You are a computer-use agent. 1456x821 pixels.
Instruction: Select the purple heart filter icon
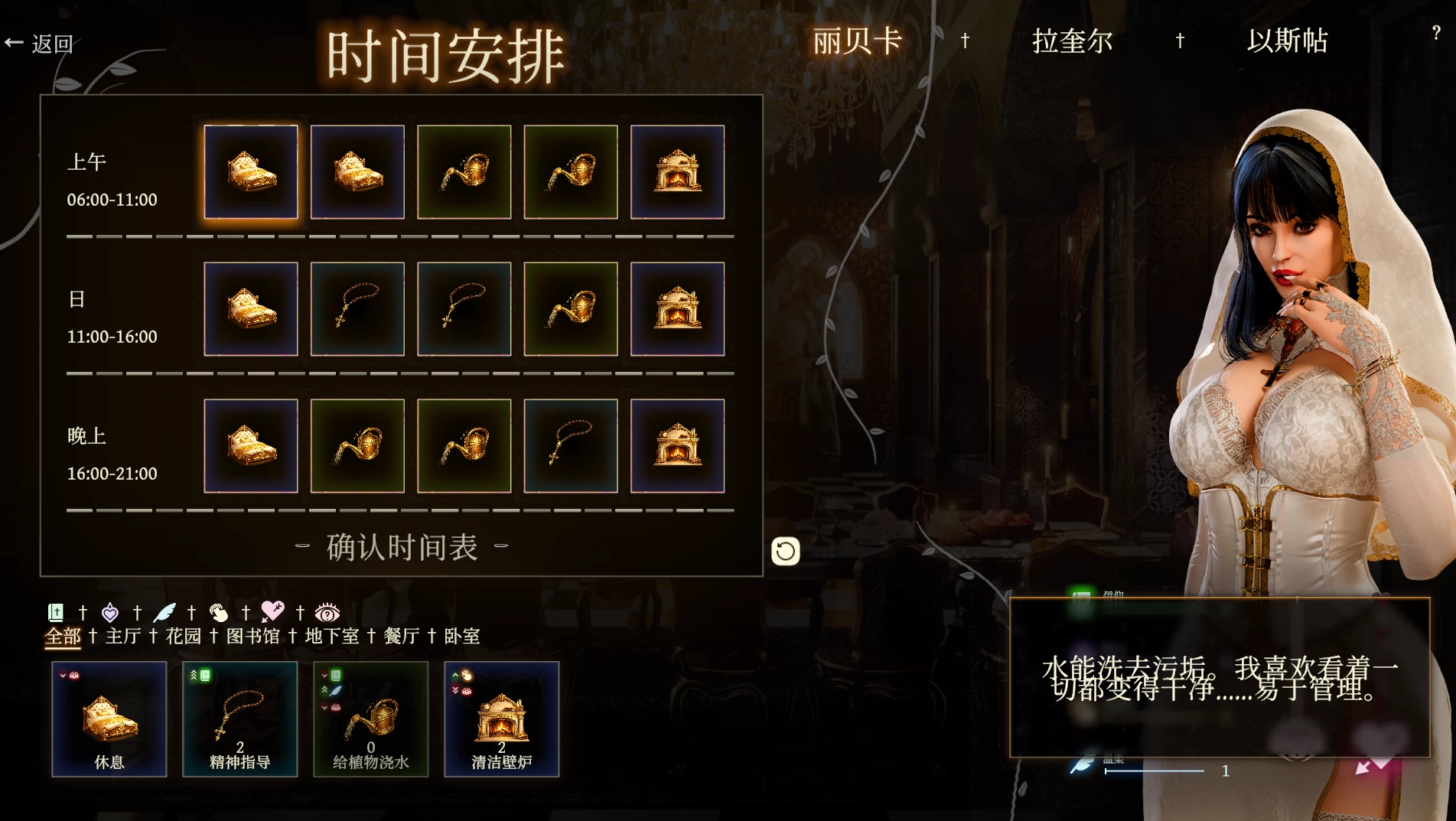(109, 612)
